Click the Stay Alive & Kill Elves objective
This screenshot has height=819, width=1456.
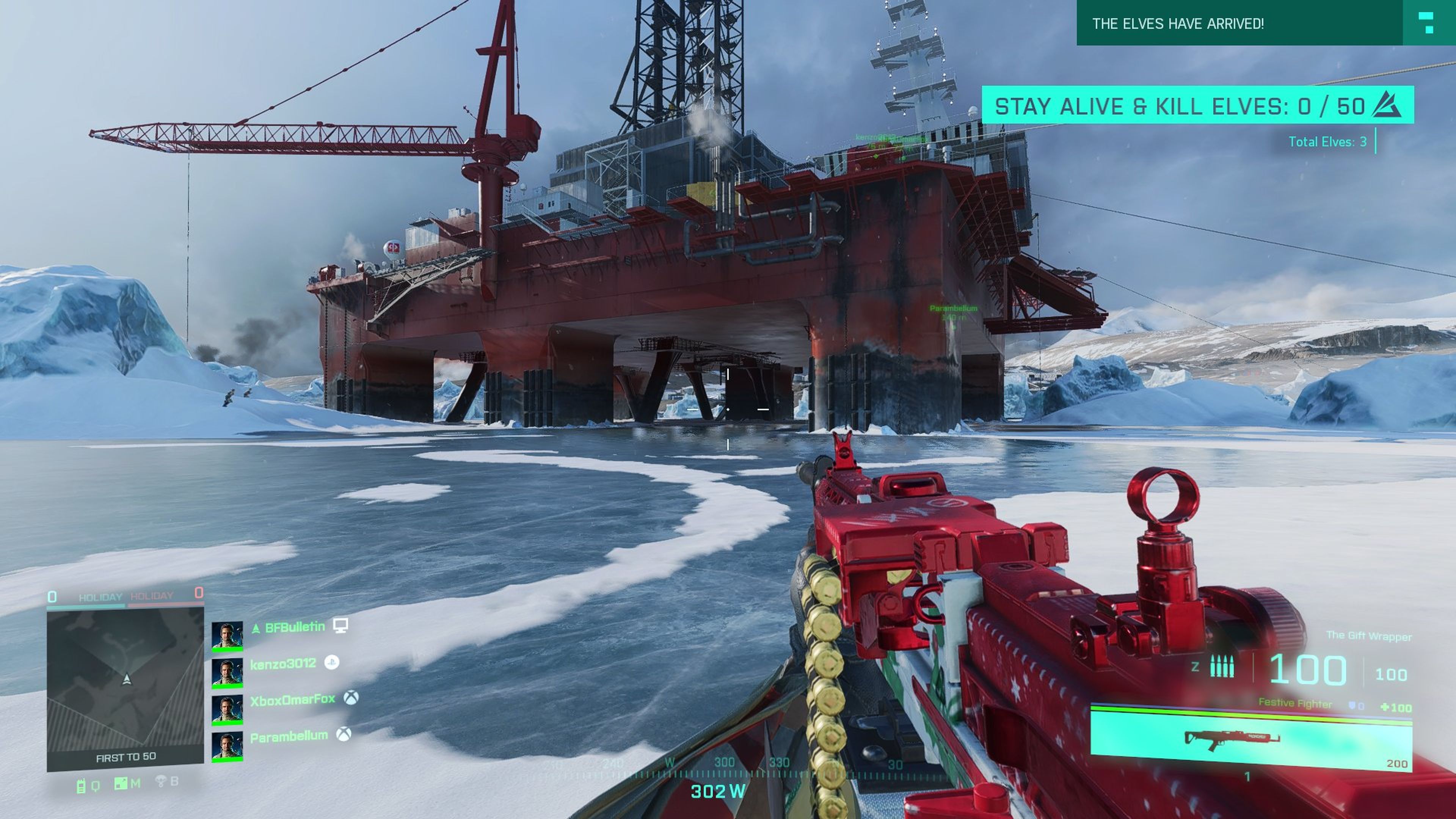click(1197, 106)
